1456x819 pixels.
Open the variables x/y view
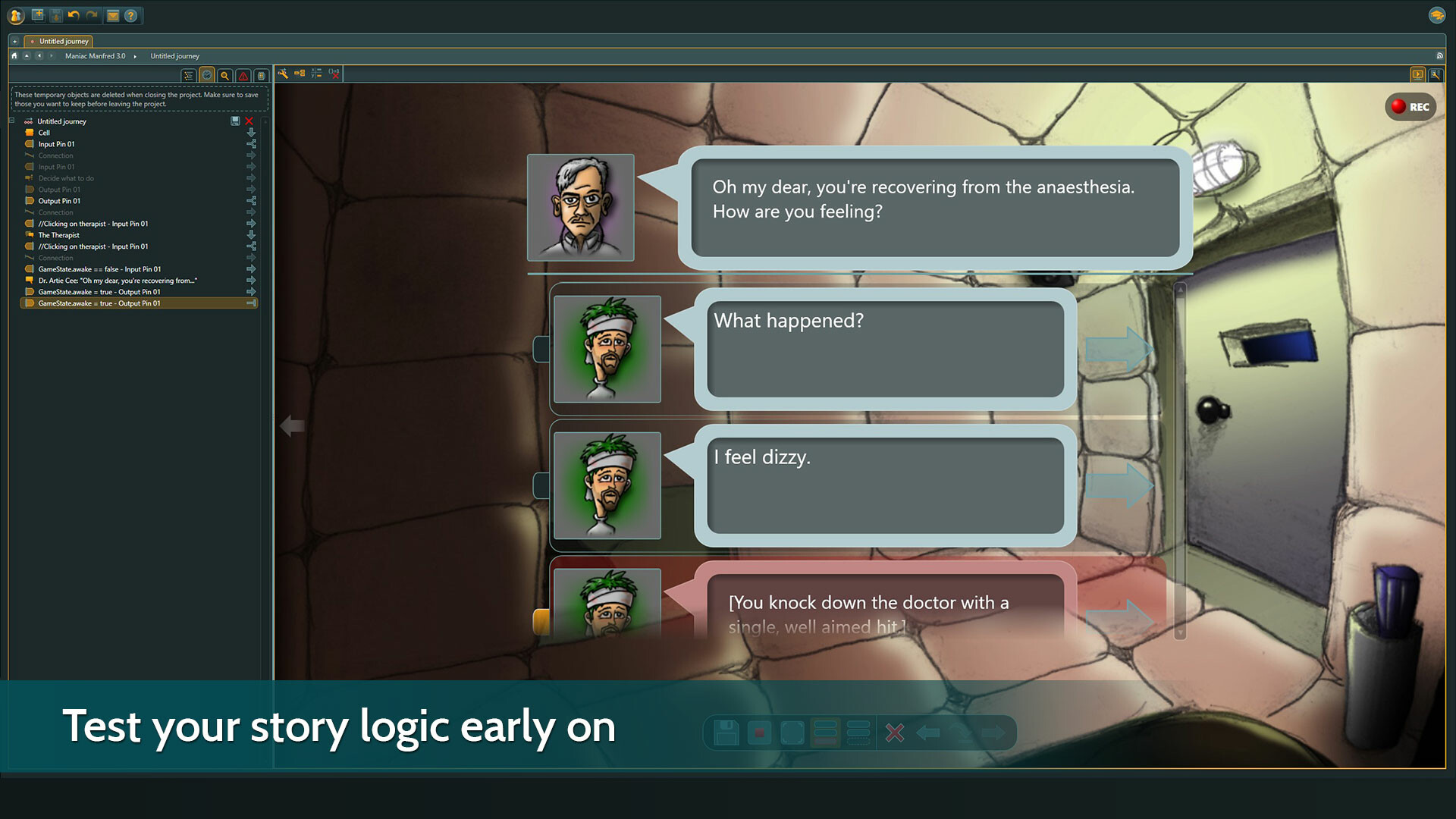point(316,74)
